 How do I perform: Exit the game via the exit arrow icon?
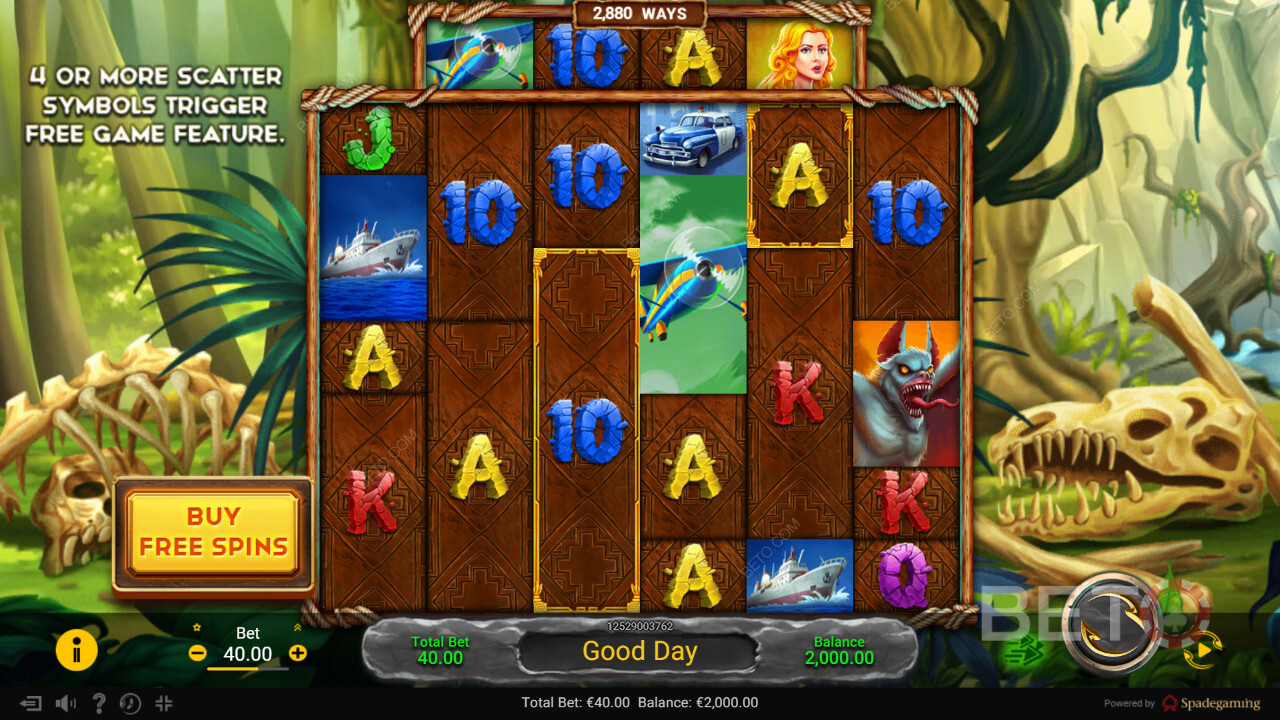(x=32, y=703)
